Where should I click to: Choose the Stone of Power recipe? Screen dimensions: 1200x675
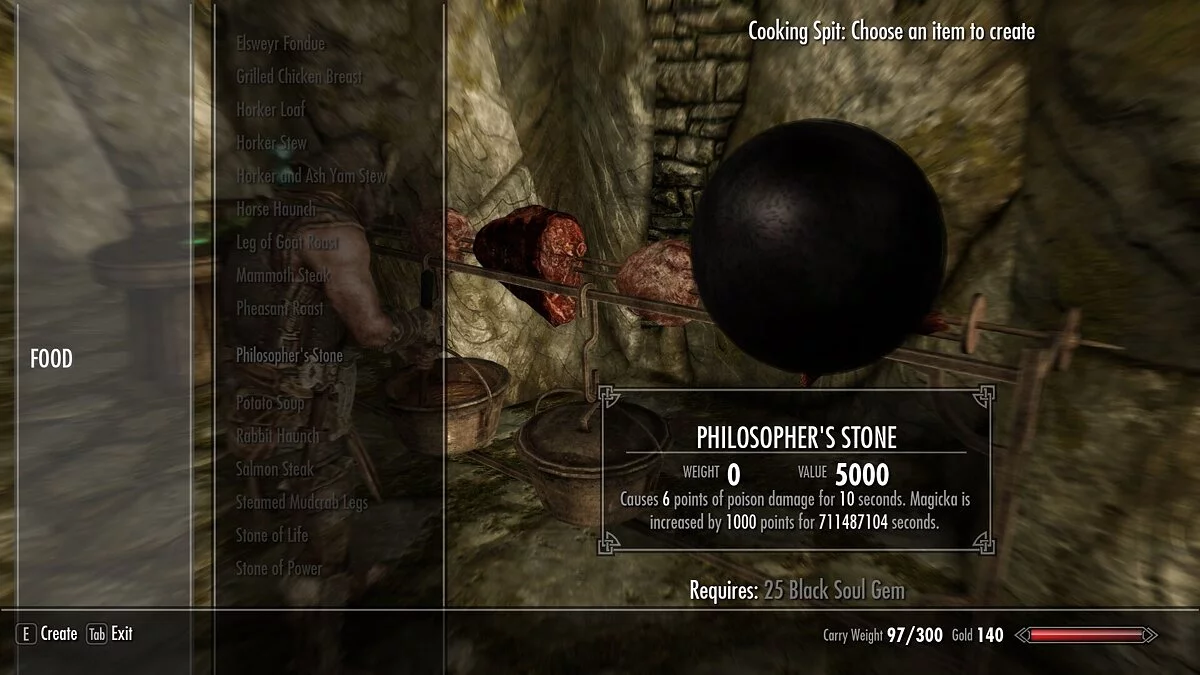click(278, 568)
